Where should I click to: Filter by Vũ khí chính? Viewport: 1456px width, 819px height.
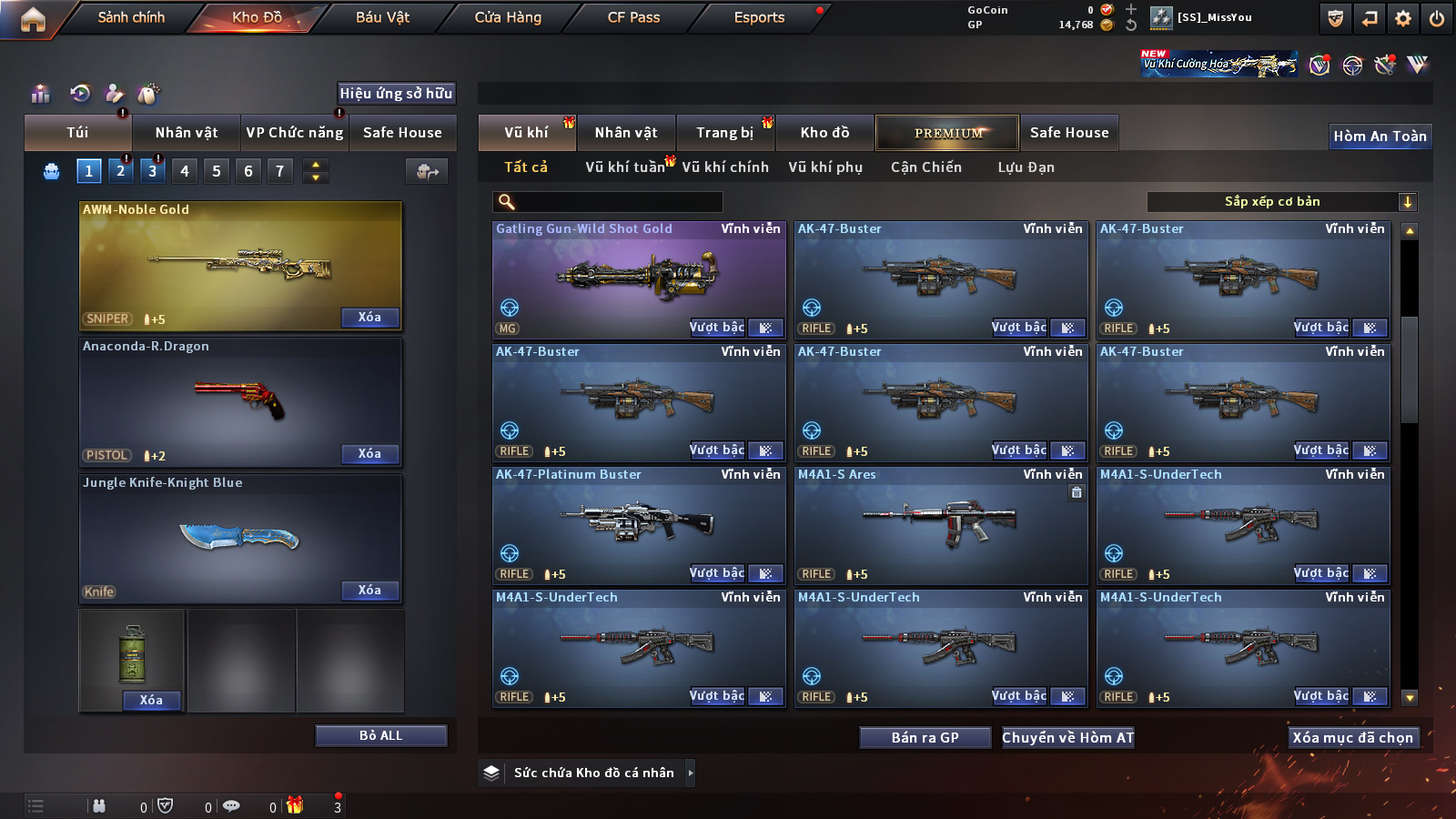[x=725, y=167]
